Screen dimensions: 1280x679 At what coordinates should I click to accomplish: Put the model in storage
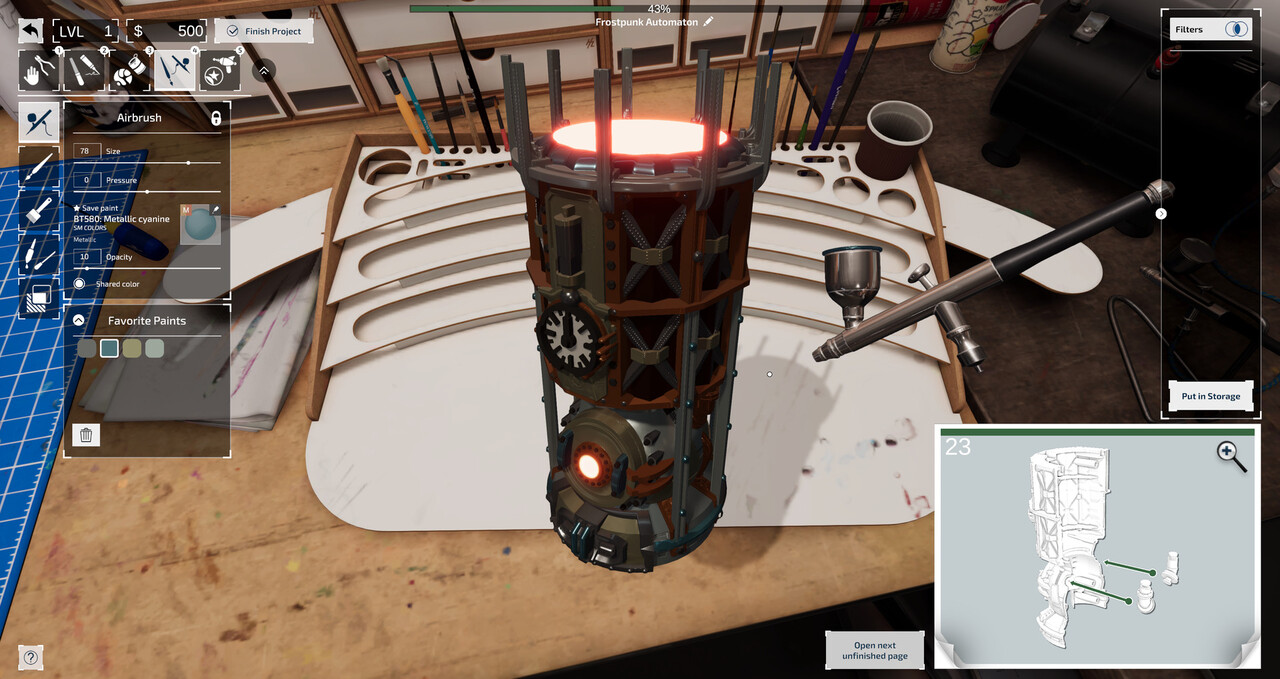point(1210,396)
